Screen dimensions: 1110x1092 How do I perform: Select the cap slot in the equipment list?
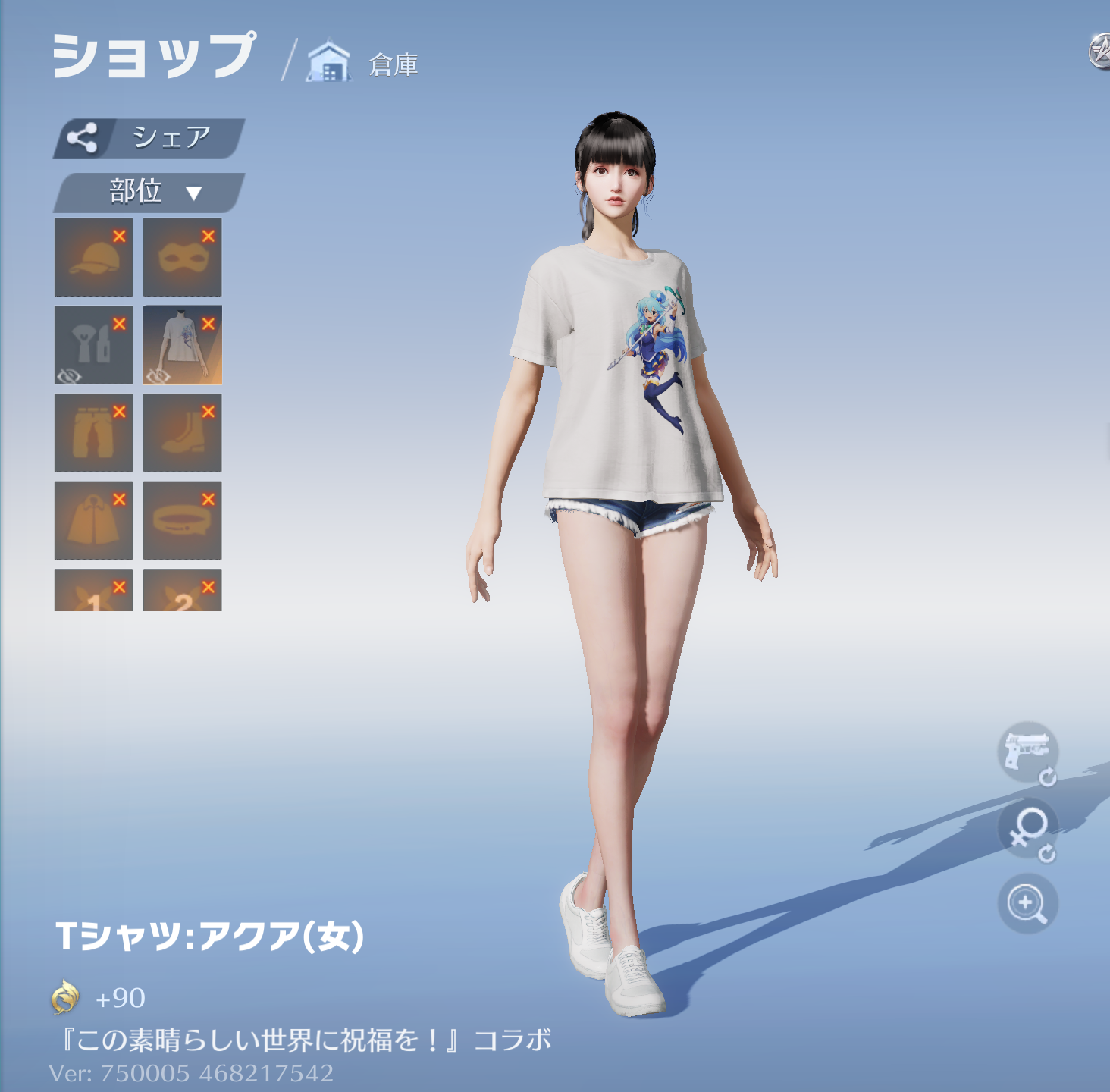93,256
